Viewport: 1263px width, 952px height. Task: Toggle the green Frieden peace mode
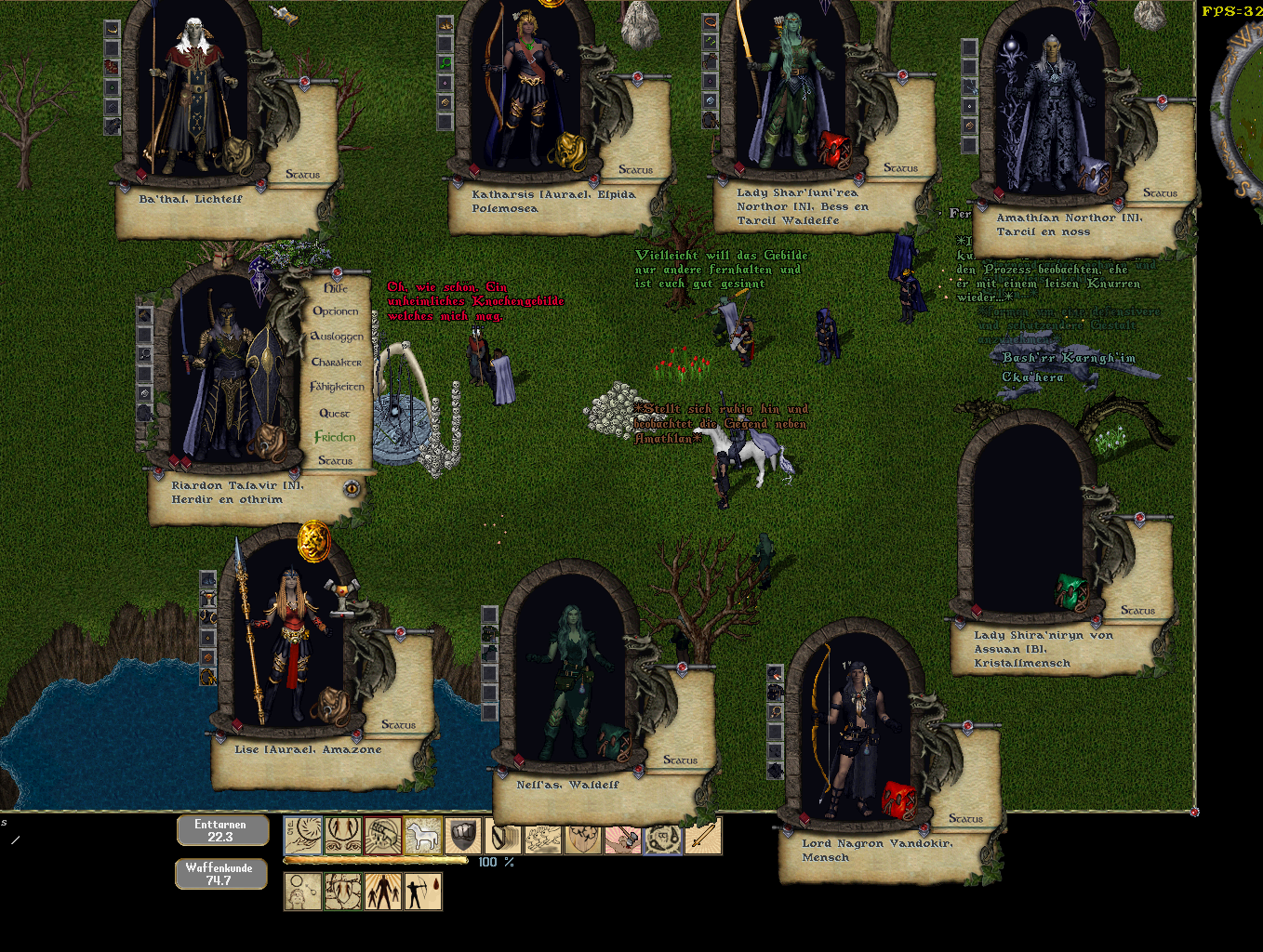click(x=335, y=437)
